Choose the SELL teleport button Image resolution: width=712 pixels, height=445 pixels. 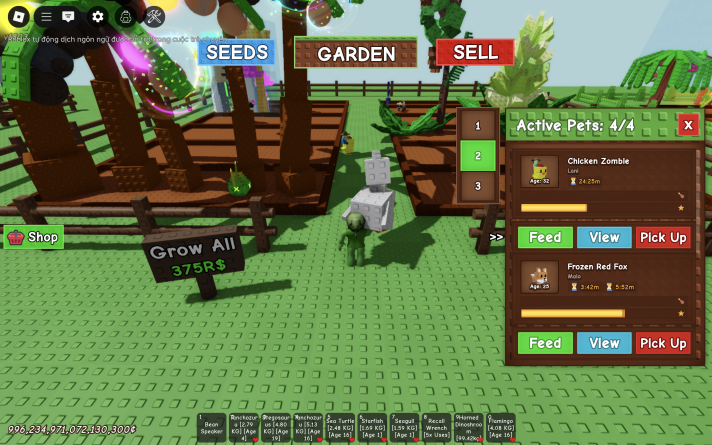pos(475,52)
